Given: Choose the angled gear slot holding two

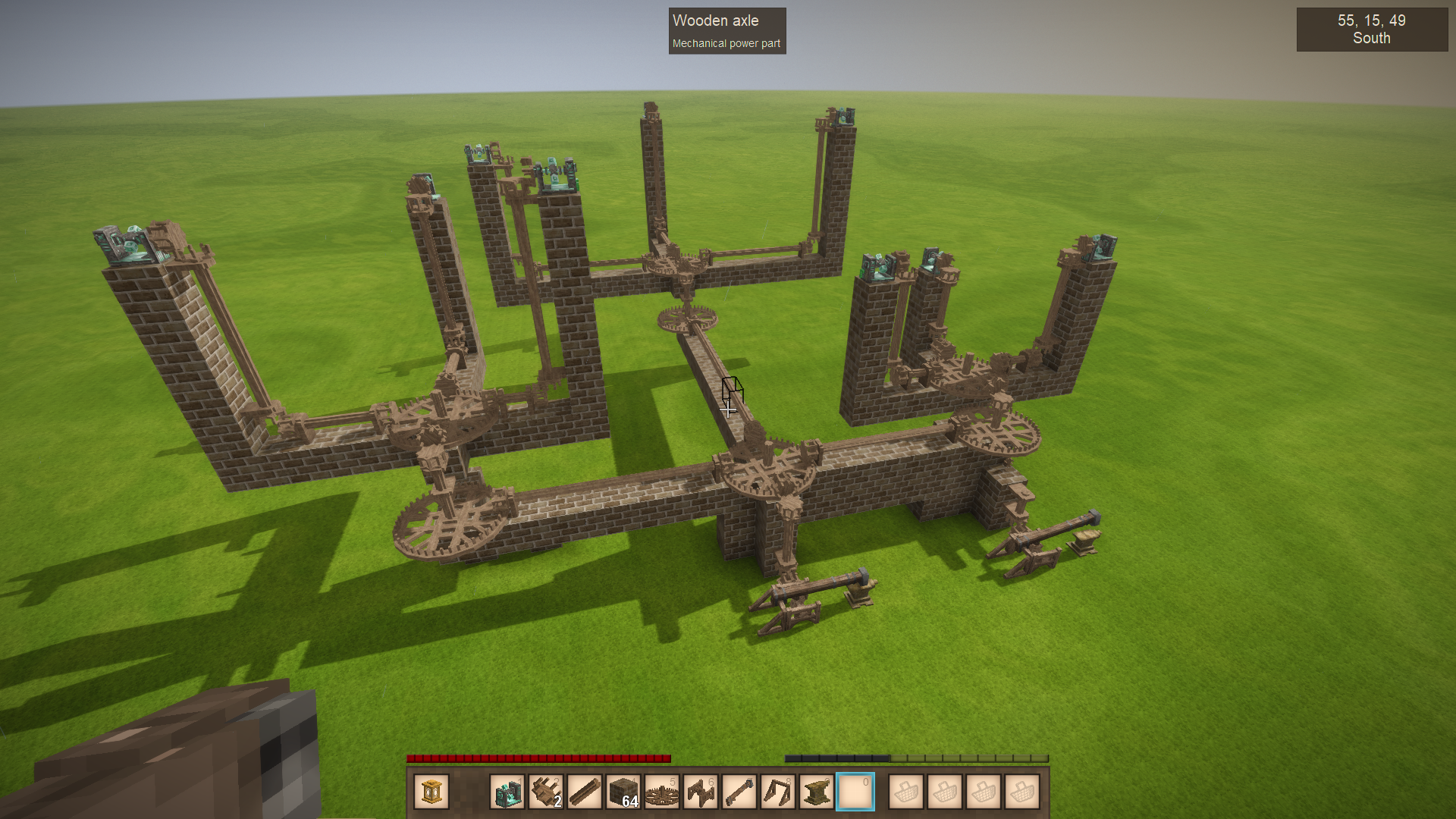Looking at the screenshot, I should pyautogui.click(x=546, y=792).
